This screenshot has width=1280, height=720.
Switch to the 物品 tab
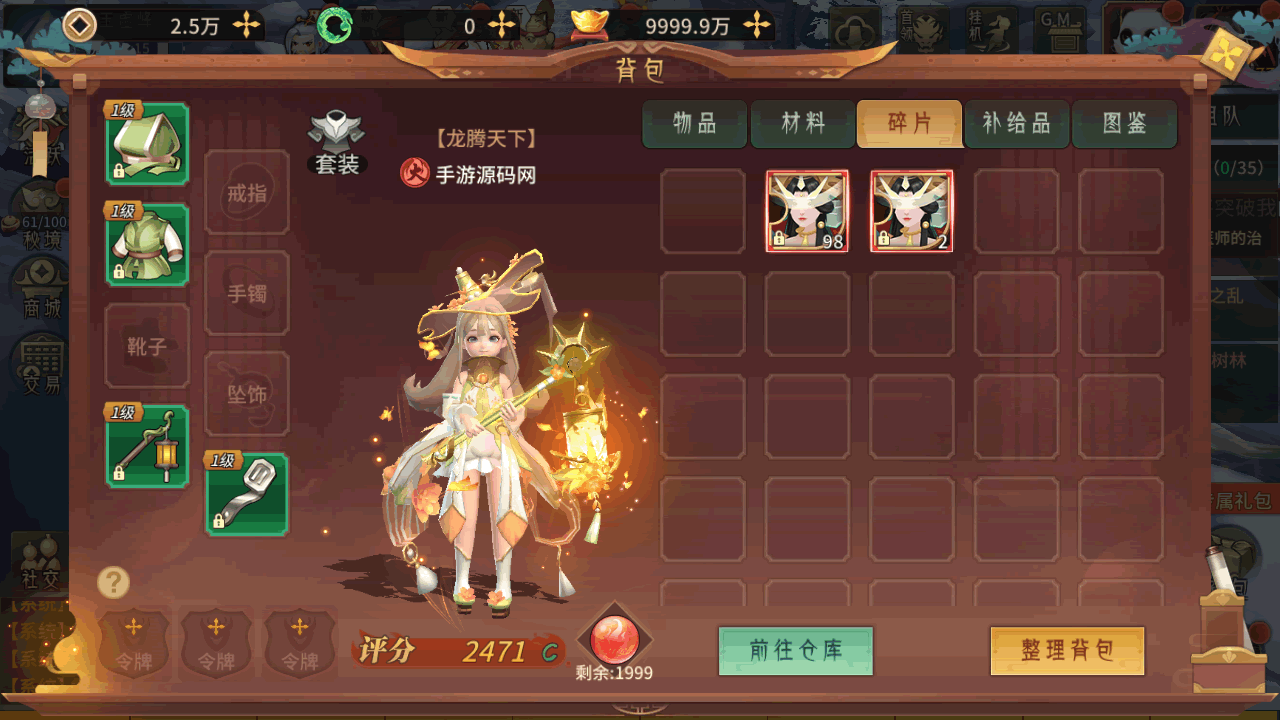(x=694, y=123)
